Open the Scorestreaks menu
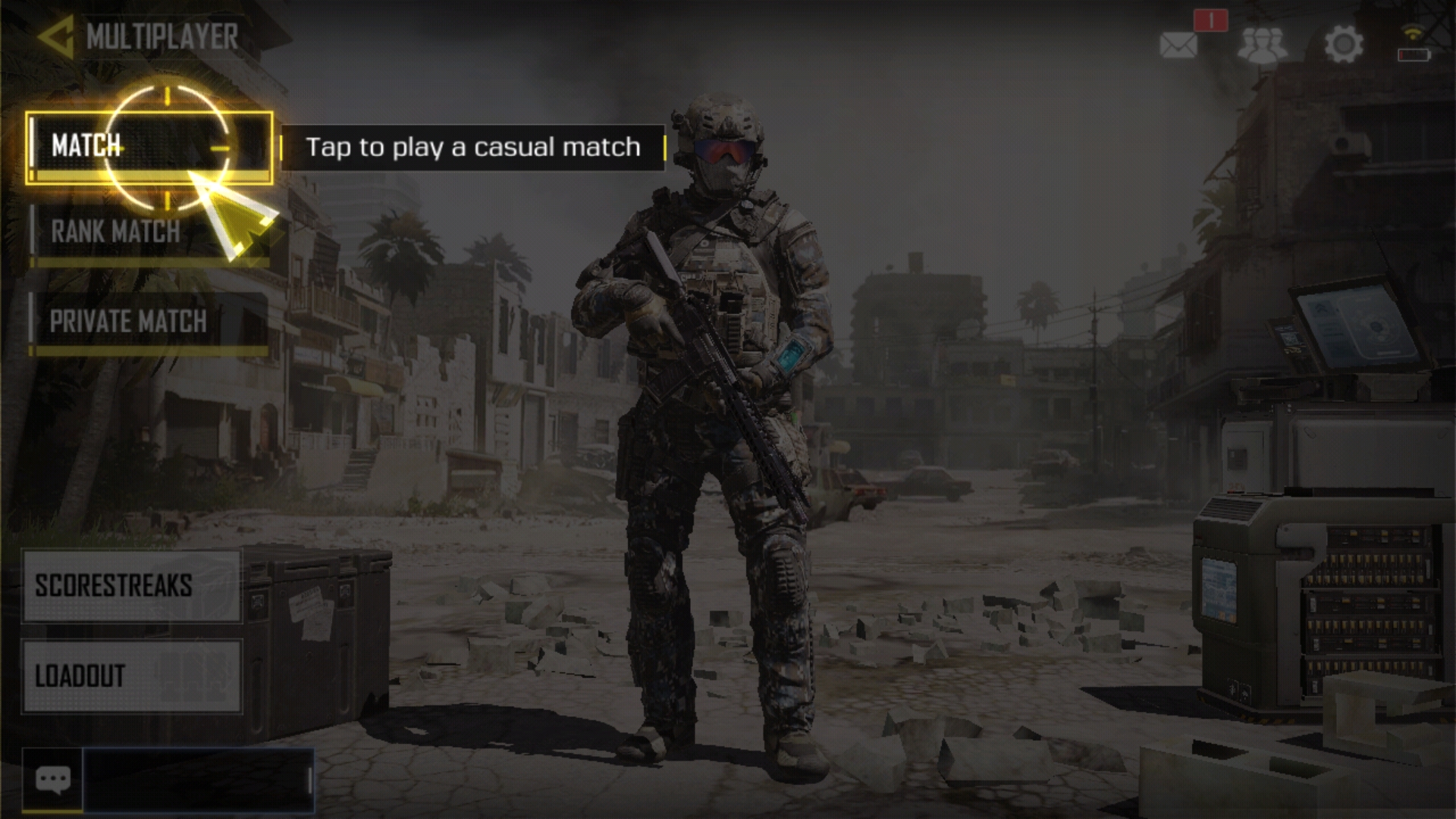 coord(132,586)
